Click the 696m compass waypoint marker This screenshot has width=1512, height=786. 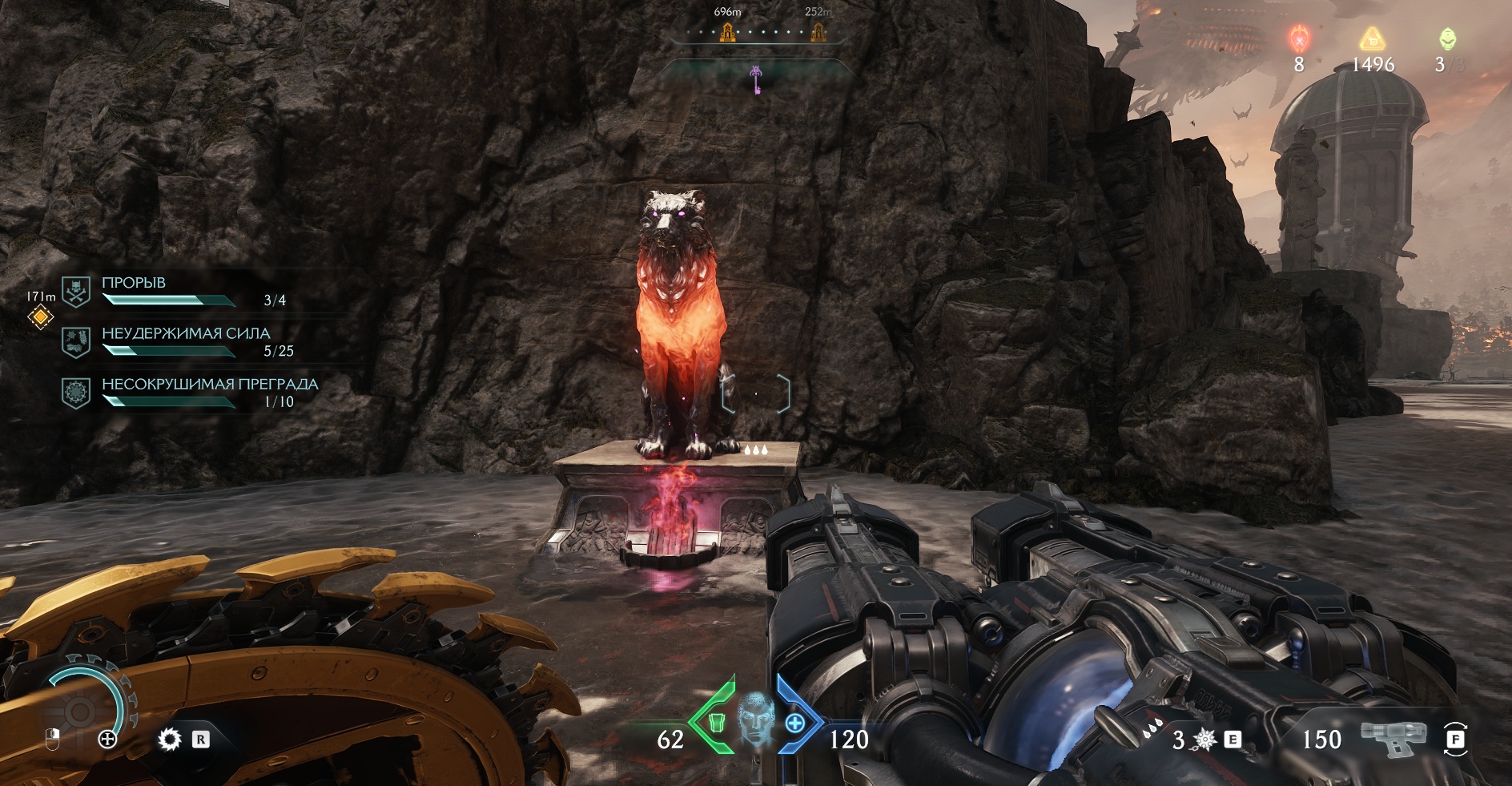coord(728,32)
